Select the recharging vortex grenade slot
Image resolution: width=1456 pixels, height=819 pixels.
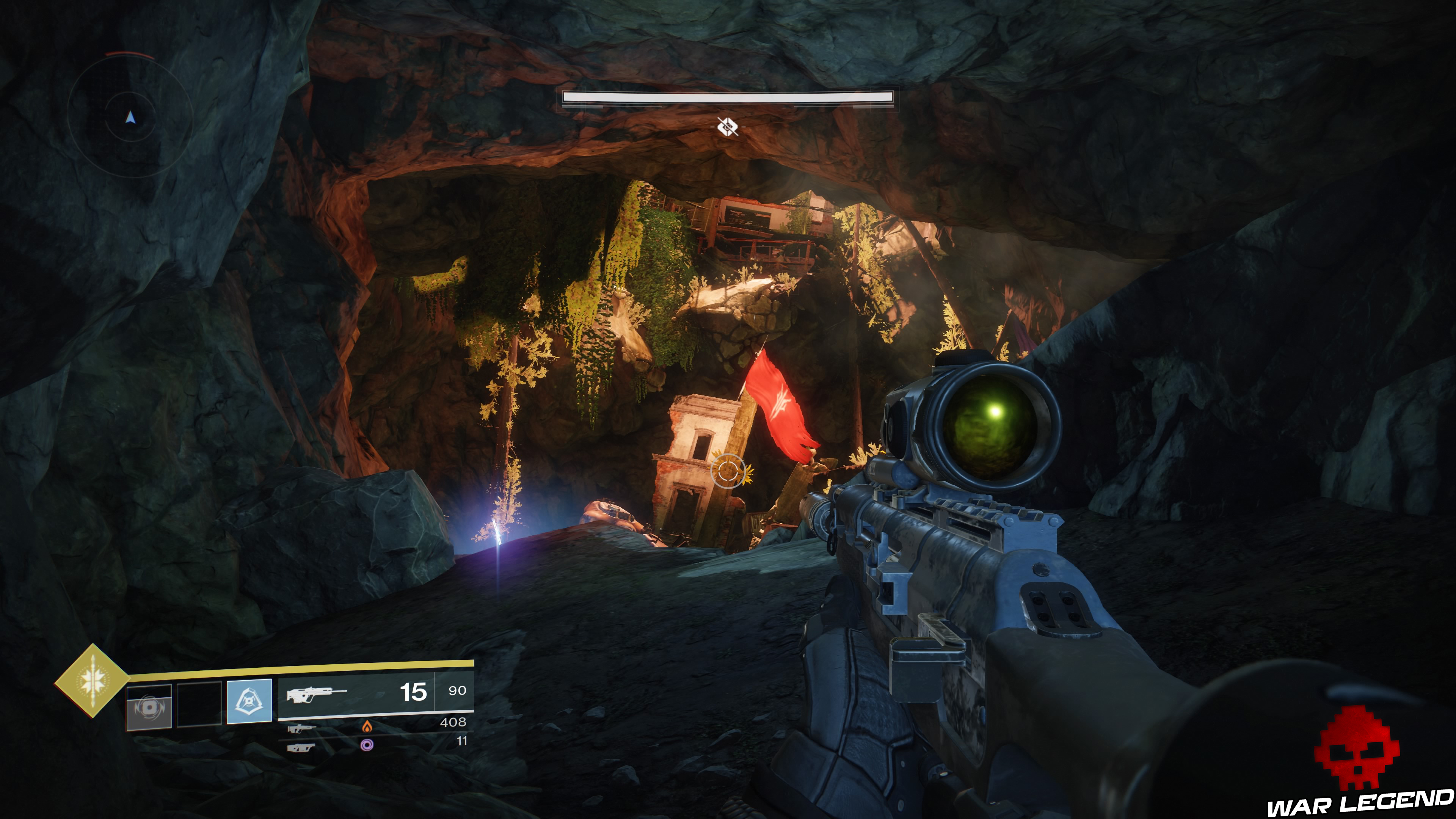click(149, 706)
